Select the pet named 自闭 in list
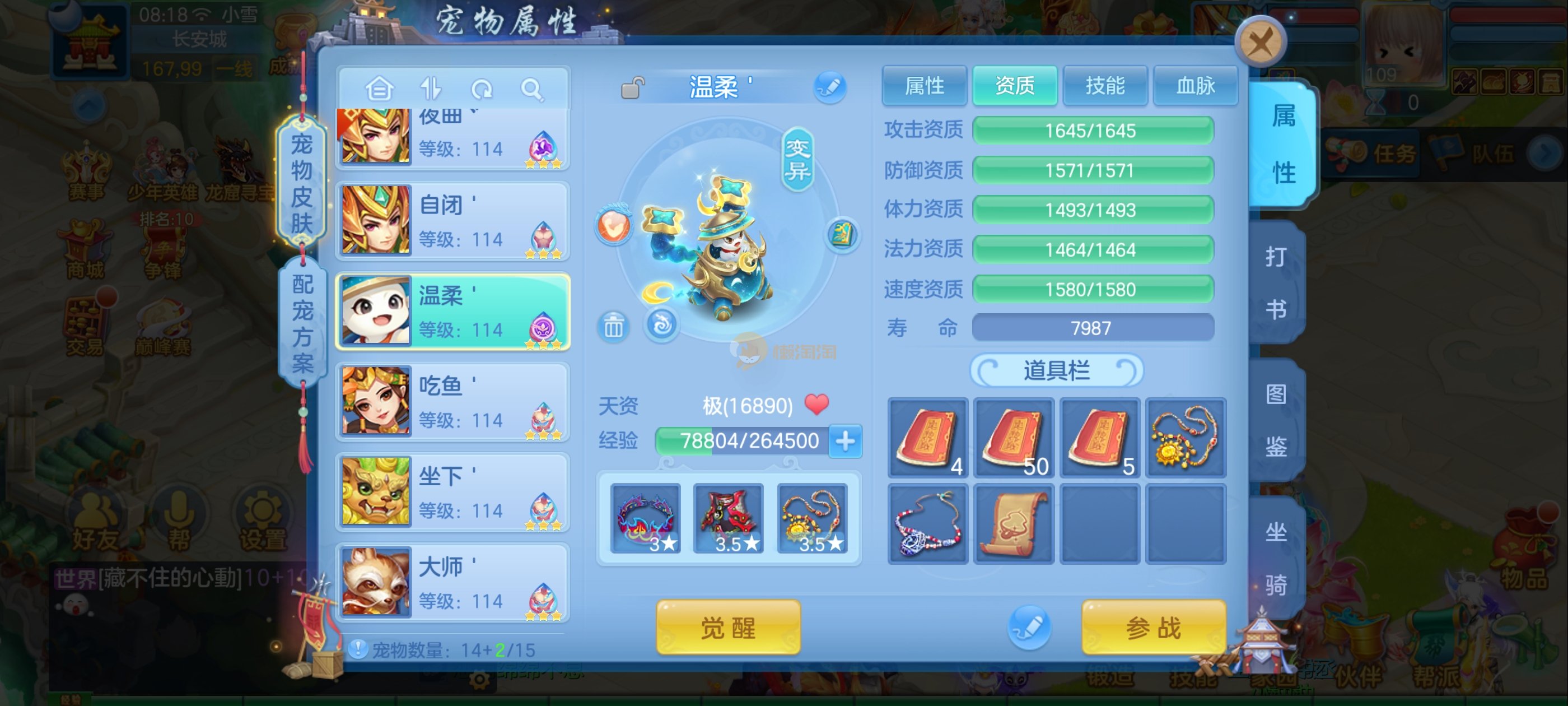Screen dimensions: 1568x706 coord(453,221)
